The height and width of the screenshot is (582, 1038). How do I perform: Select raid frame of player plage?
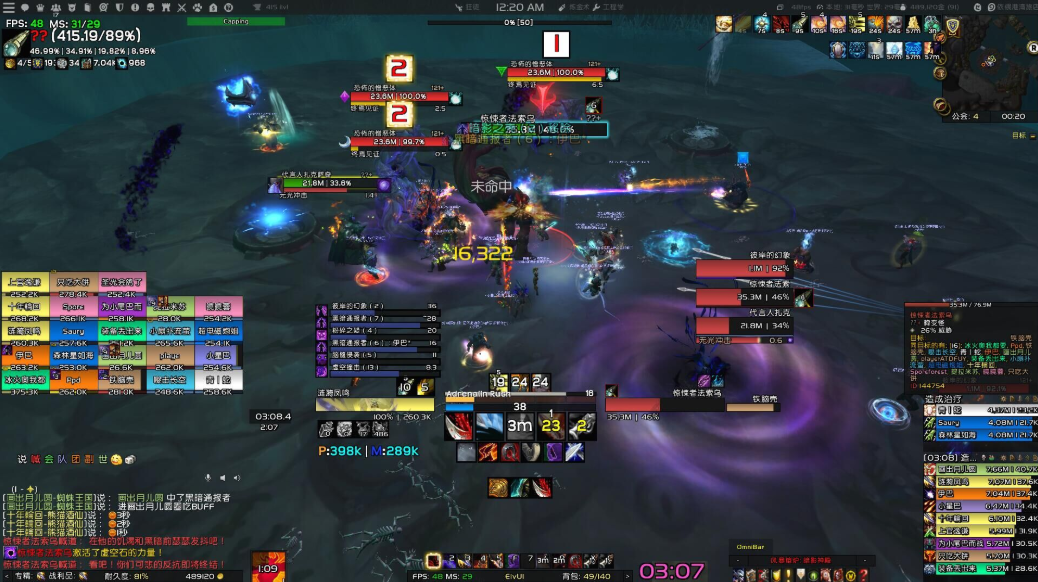click(170, 355)
